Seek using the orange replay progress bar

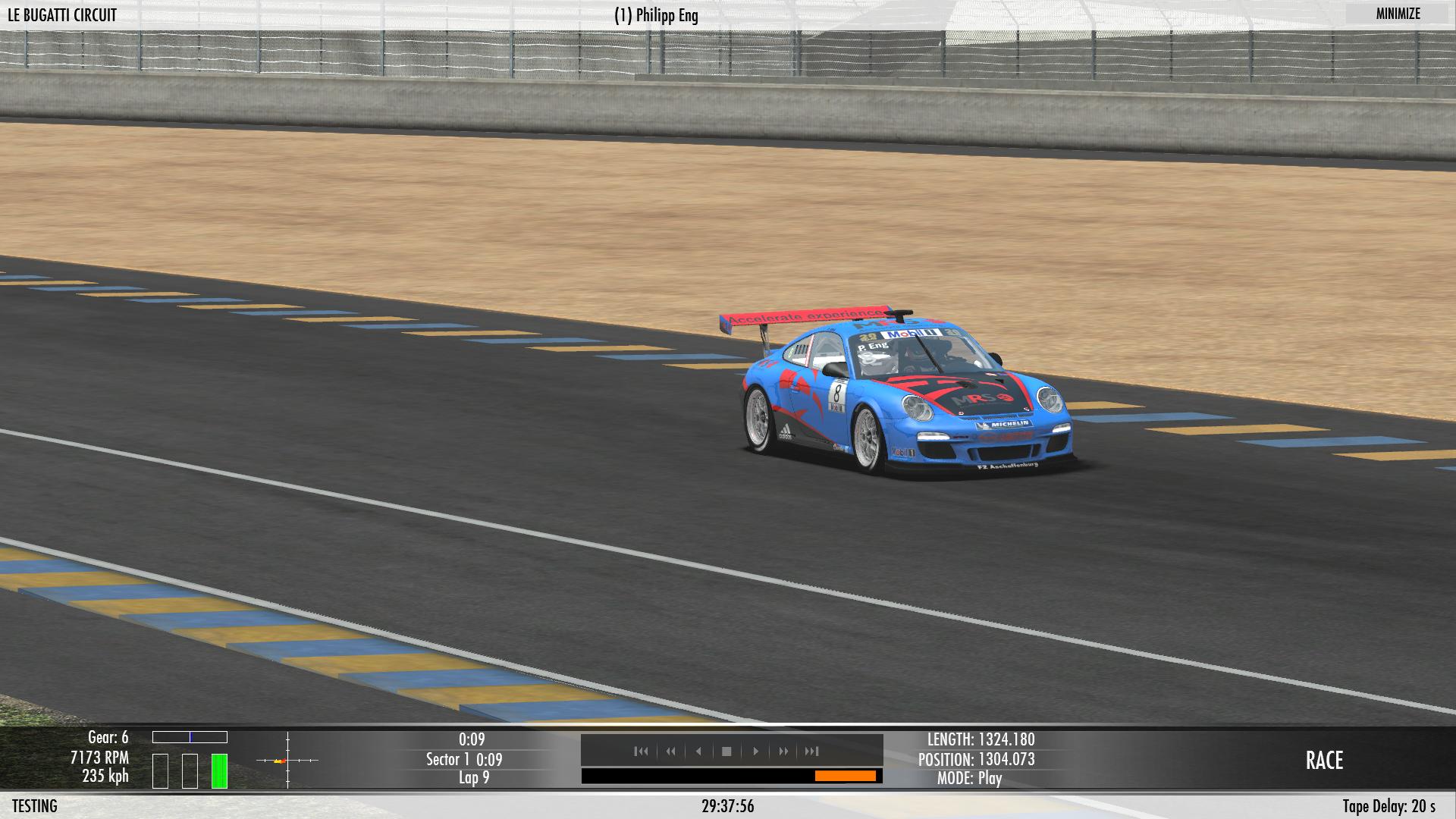pos(845,776)
